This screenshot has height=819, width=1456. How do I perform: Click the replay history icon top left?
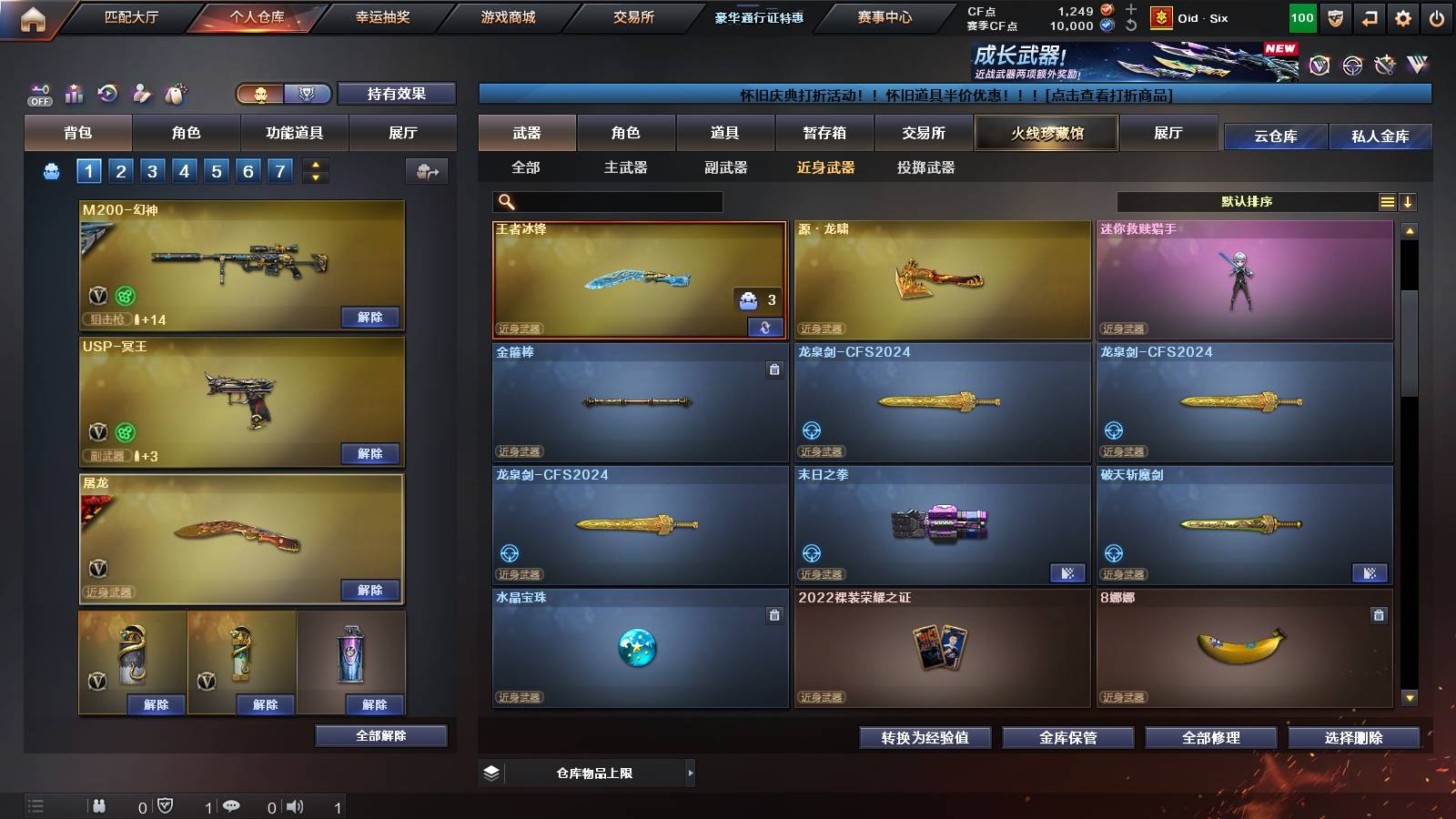[107, 93]
